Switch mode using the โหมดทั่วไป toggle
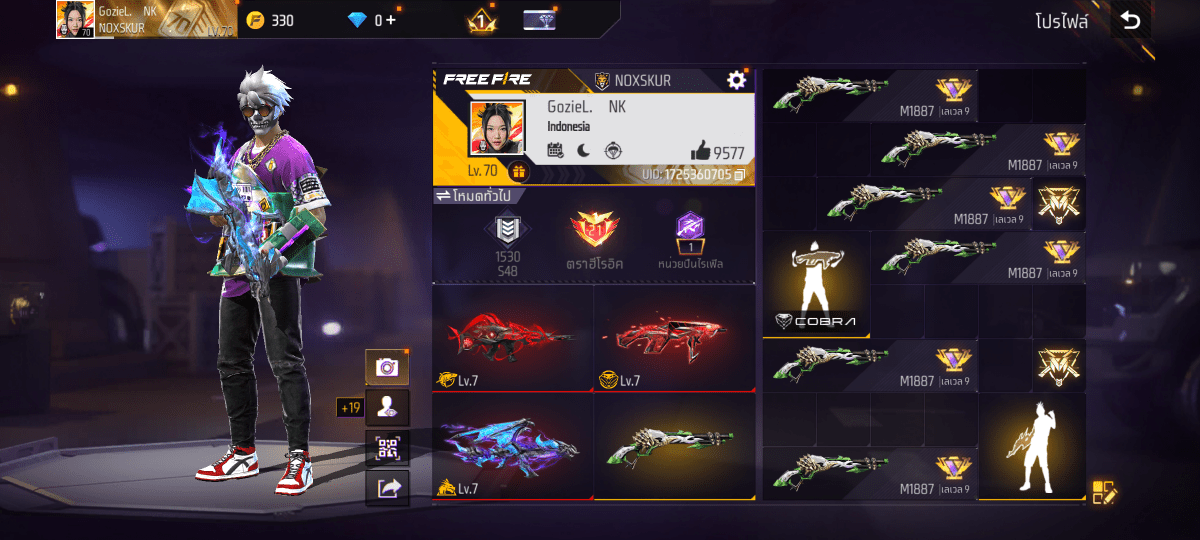 coord(476,196)
